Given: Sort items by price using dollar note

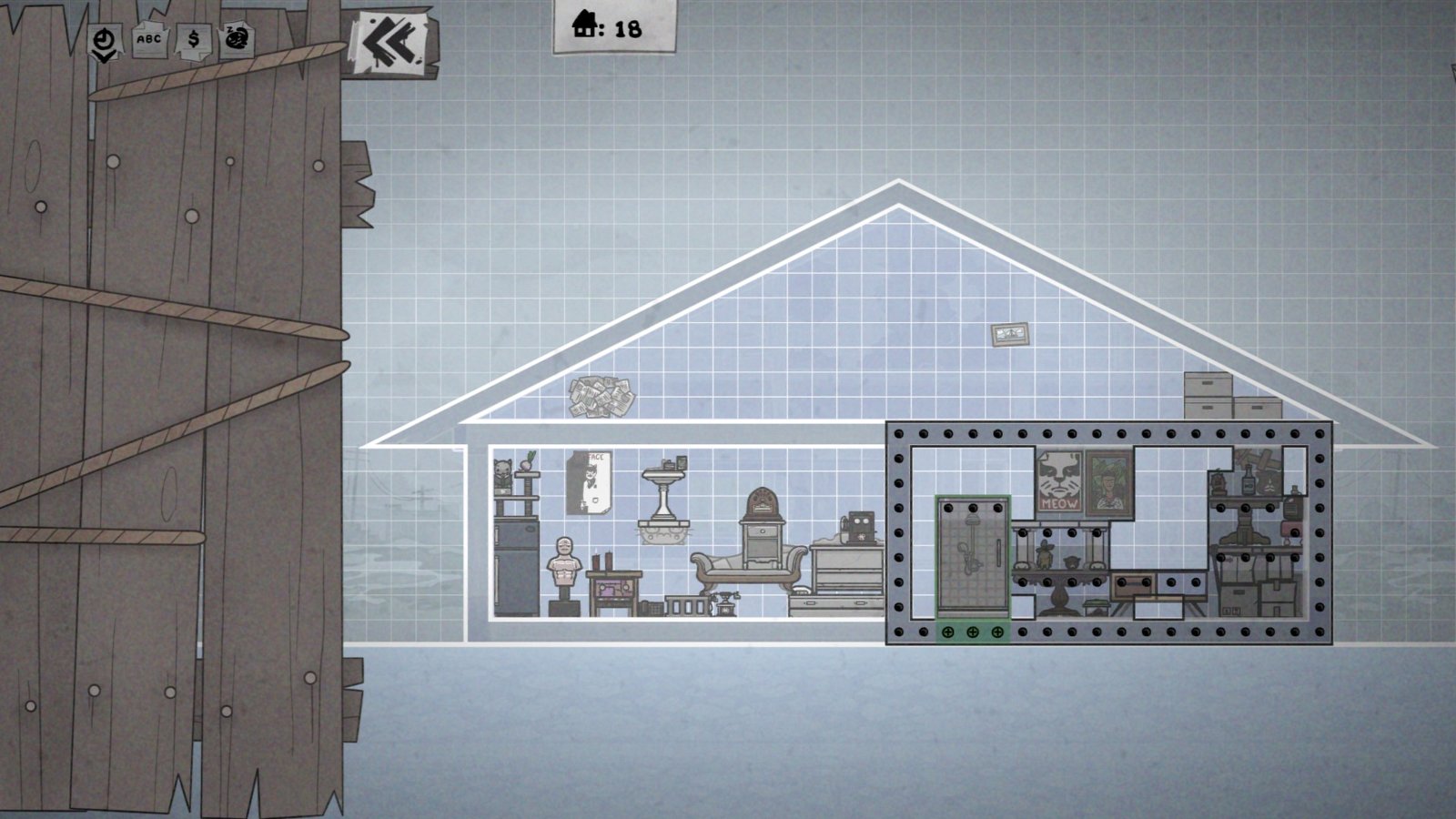Looking at the screenshot, I should pos(193,40).
